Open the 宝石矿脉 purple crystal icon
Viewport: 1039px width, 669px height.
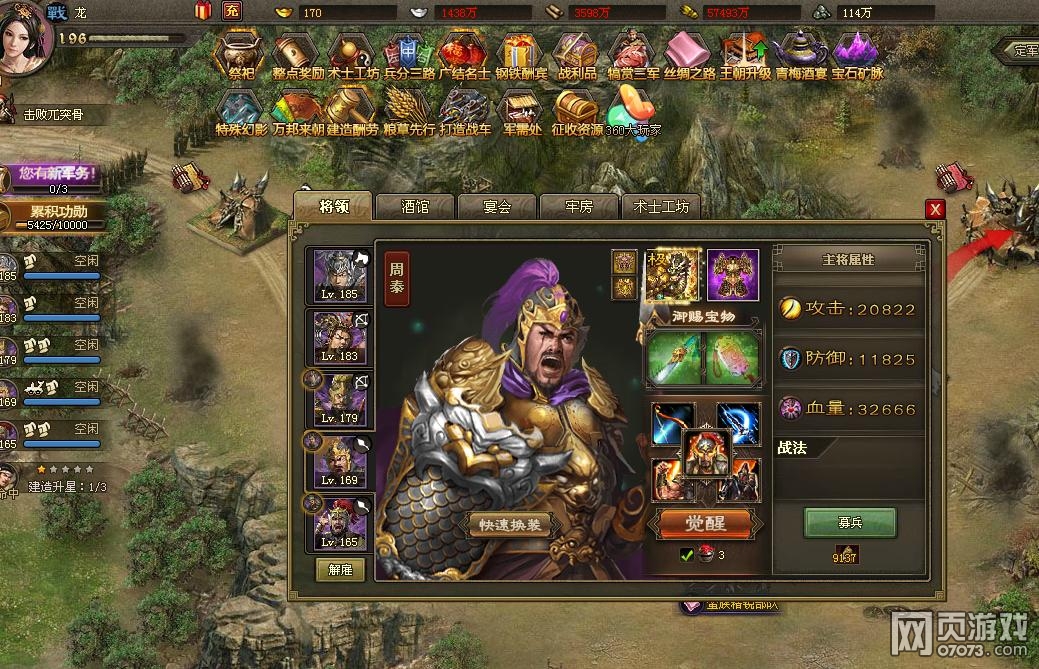[x=858, y=54]
